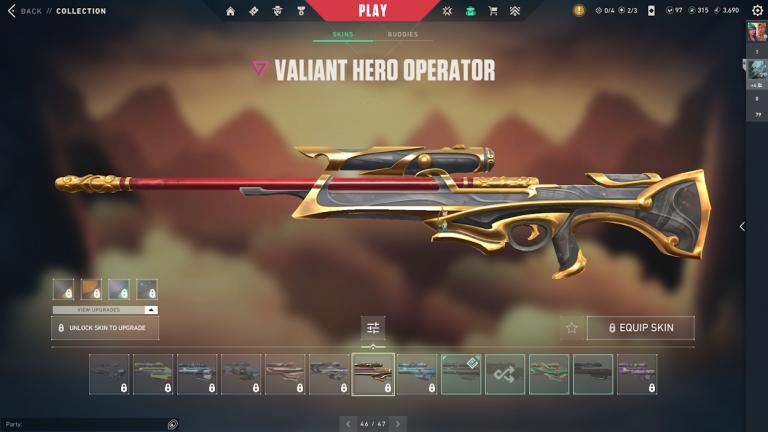768x432 pixels.
Task: Select the Skins tab
Action: [343, 35]
